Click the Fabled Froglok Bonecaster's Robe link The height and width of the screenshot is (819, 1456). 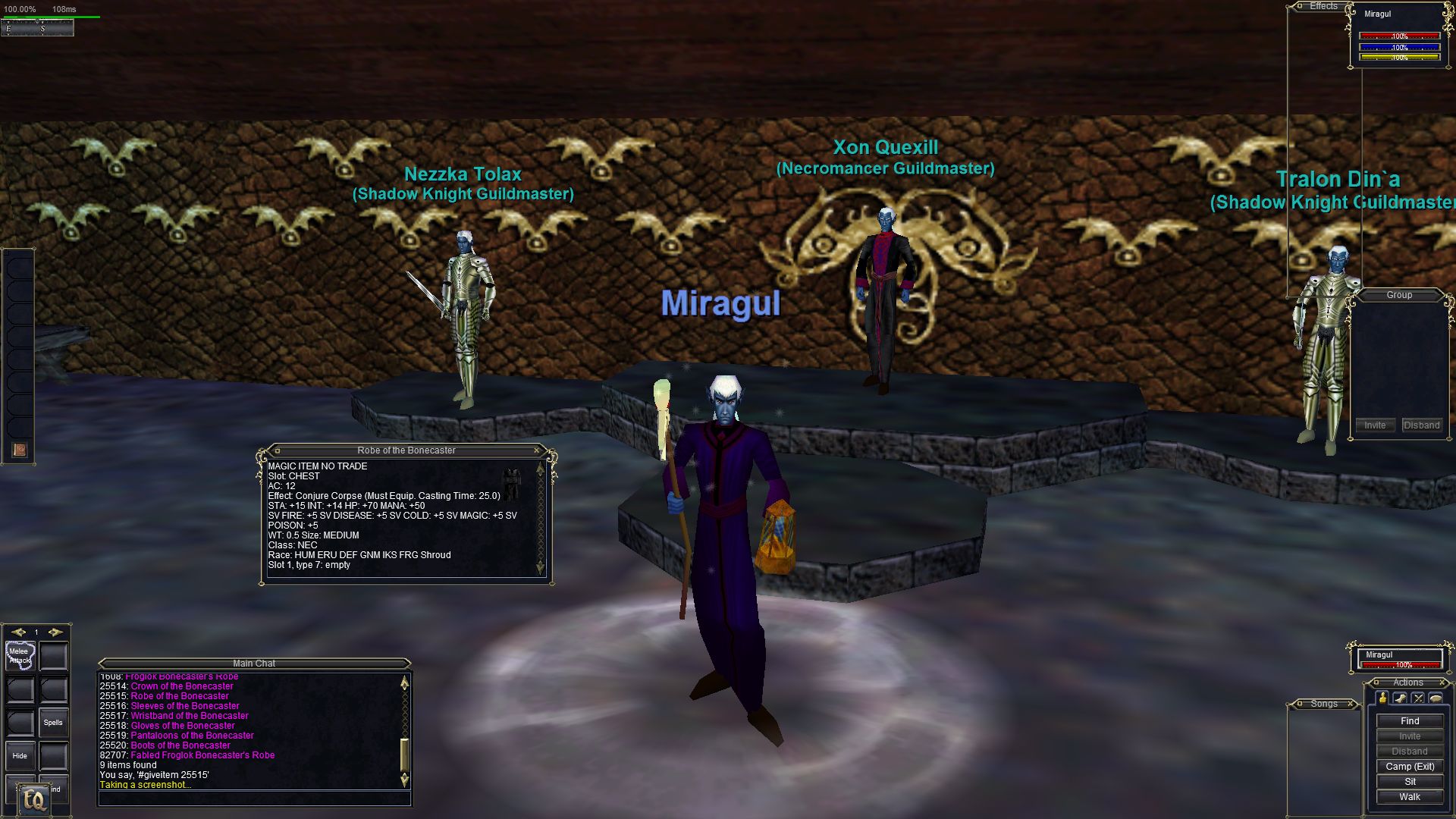[202, 755]
